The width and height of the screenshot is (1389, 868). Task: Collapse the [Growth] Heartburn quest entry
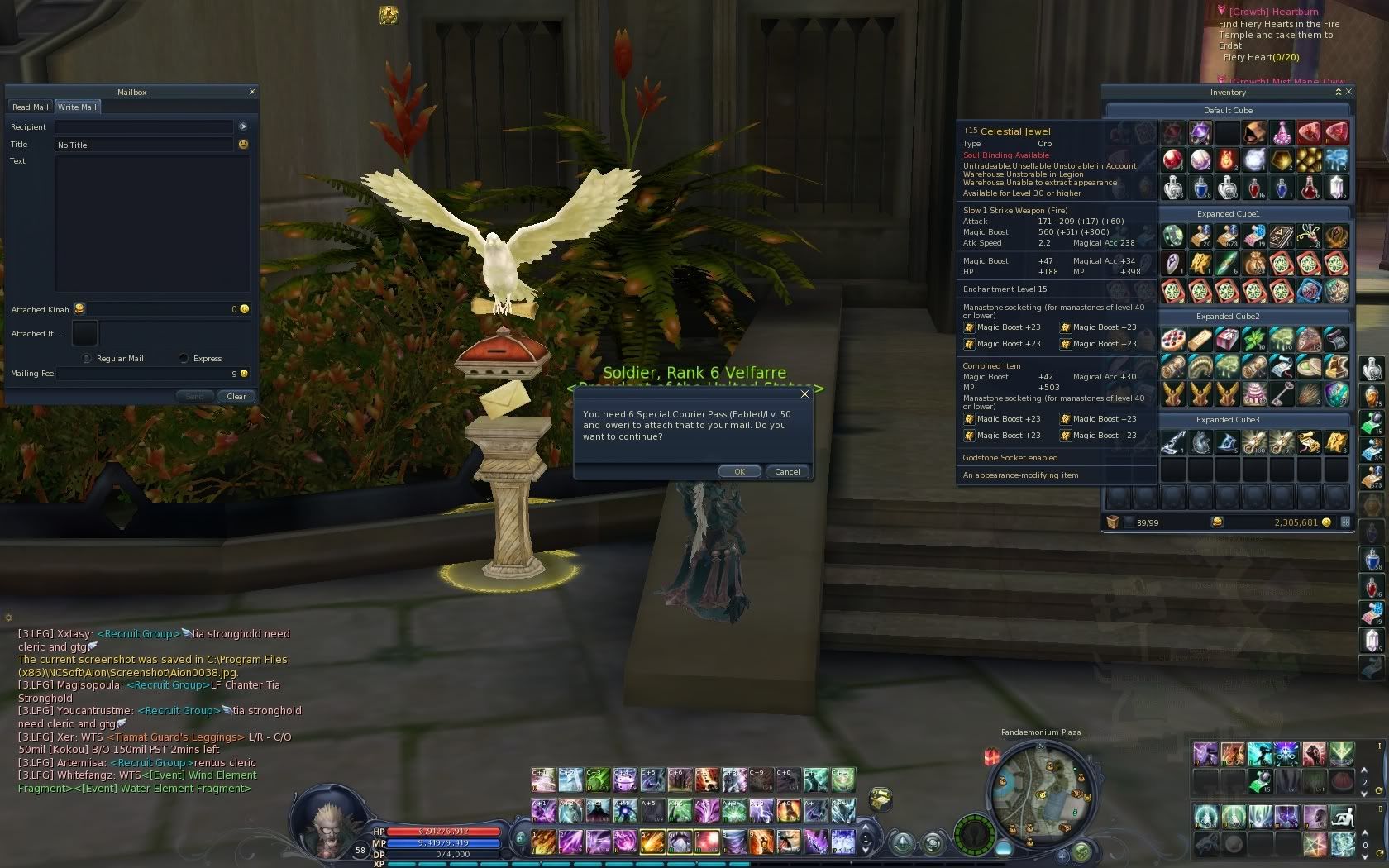pyautogui.click(x=1222, y=11)
